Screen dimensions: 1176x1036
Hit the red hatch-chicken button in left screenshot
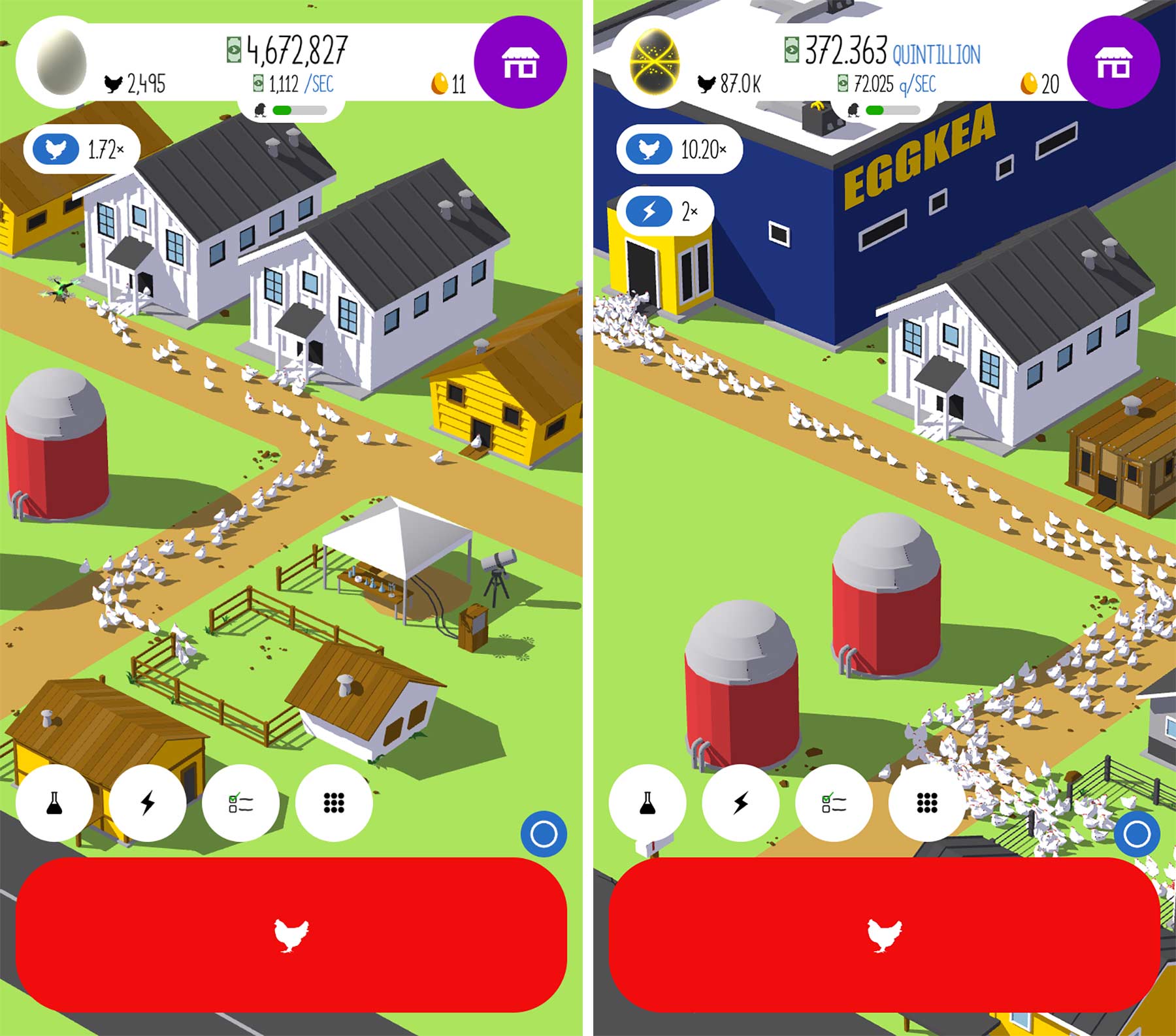[291, 935]
